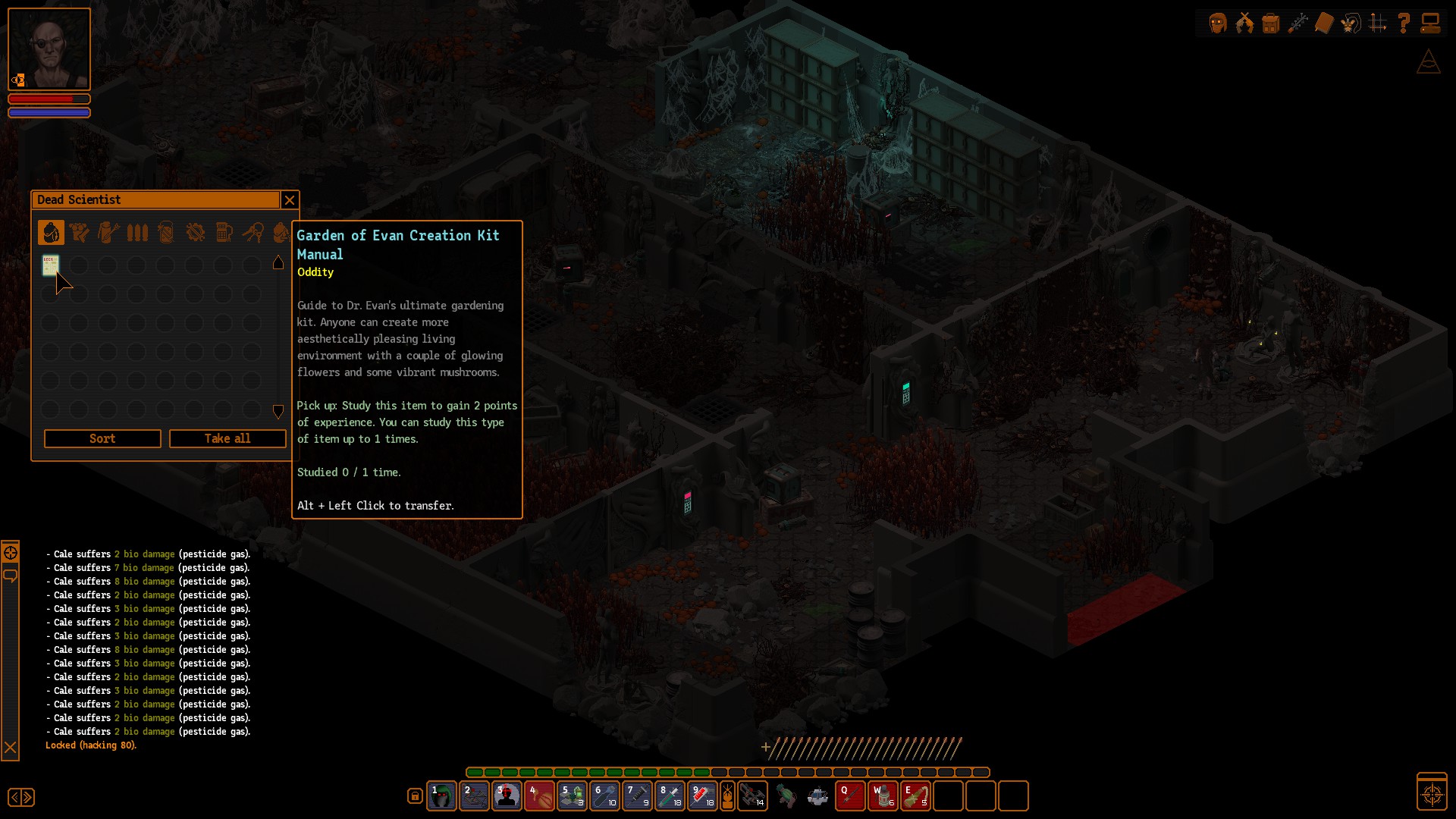Open the crossed pistols combat stats icon
Viewport: 1456px width, 819px height.
tap(1244, 24)
